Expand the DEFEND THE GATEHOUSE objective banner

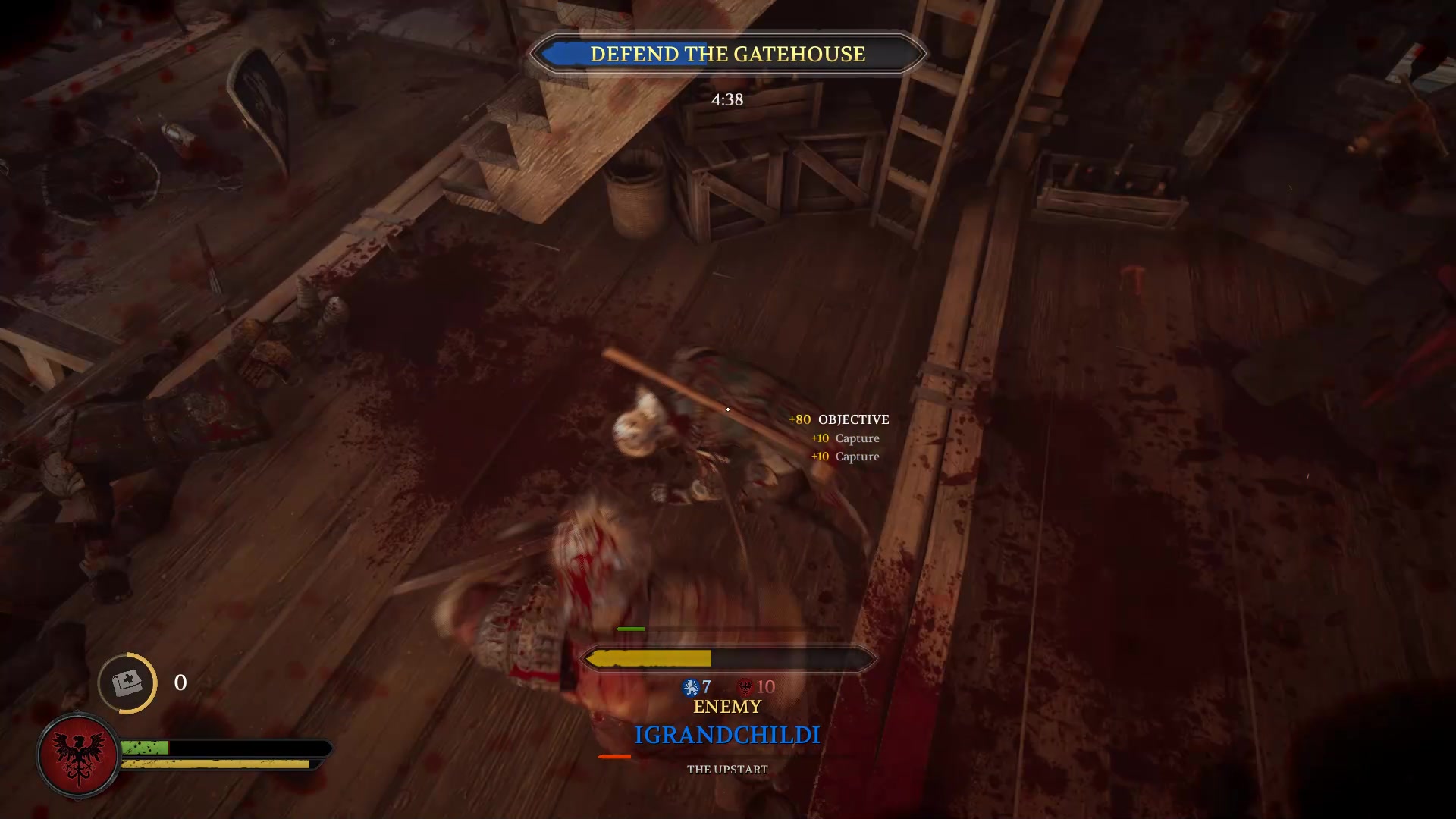pyautogui.click(x=727, y=54)
